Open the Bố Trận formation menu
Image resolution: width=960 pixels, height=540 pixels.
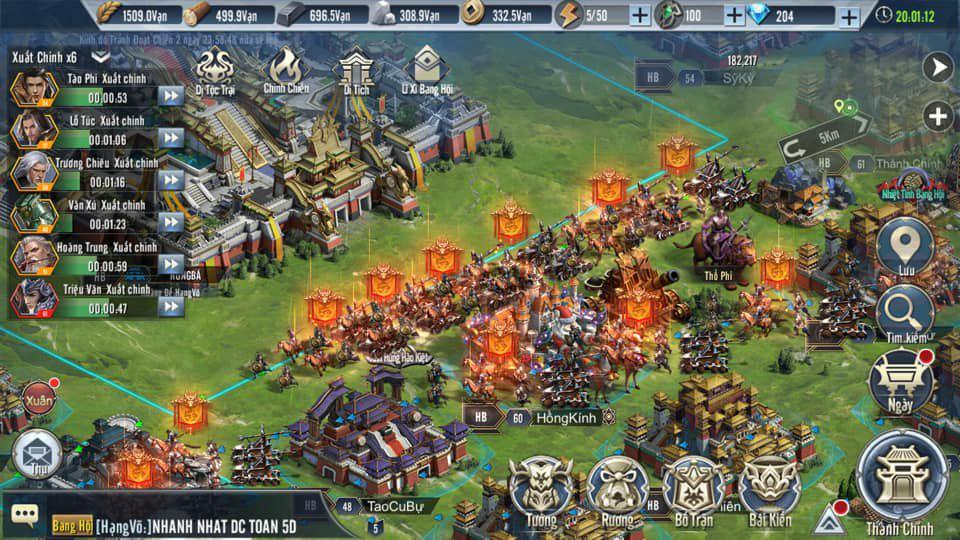tap(694, 489)
